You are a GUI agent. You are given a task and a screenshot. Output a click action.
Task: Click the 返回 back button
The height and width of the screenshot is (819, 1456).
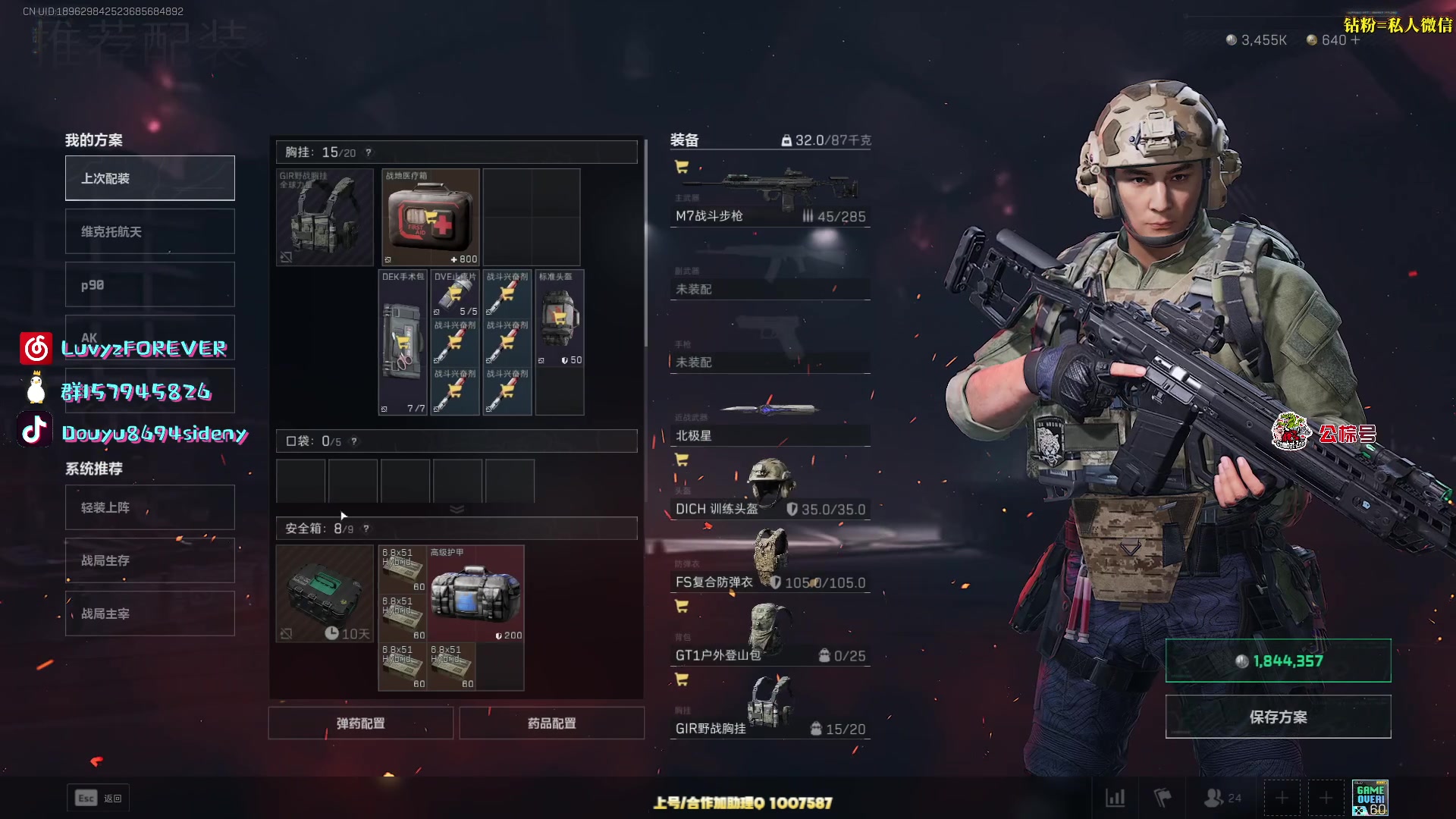pos(99,798)
